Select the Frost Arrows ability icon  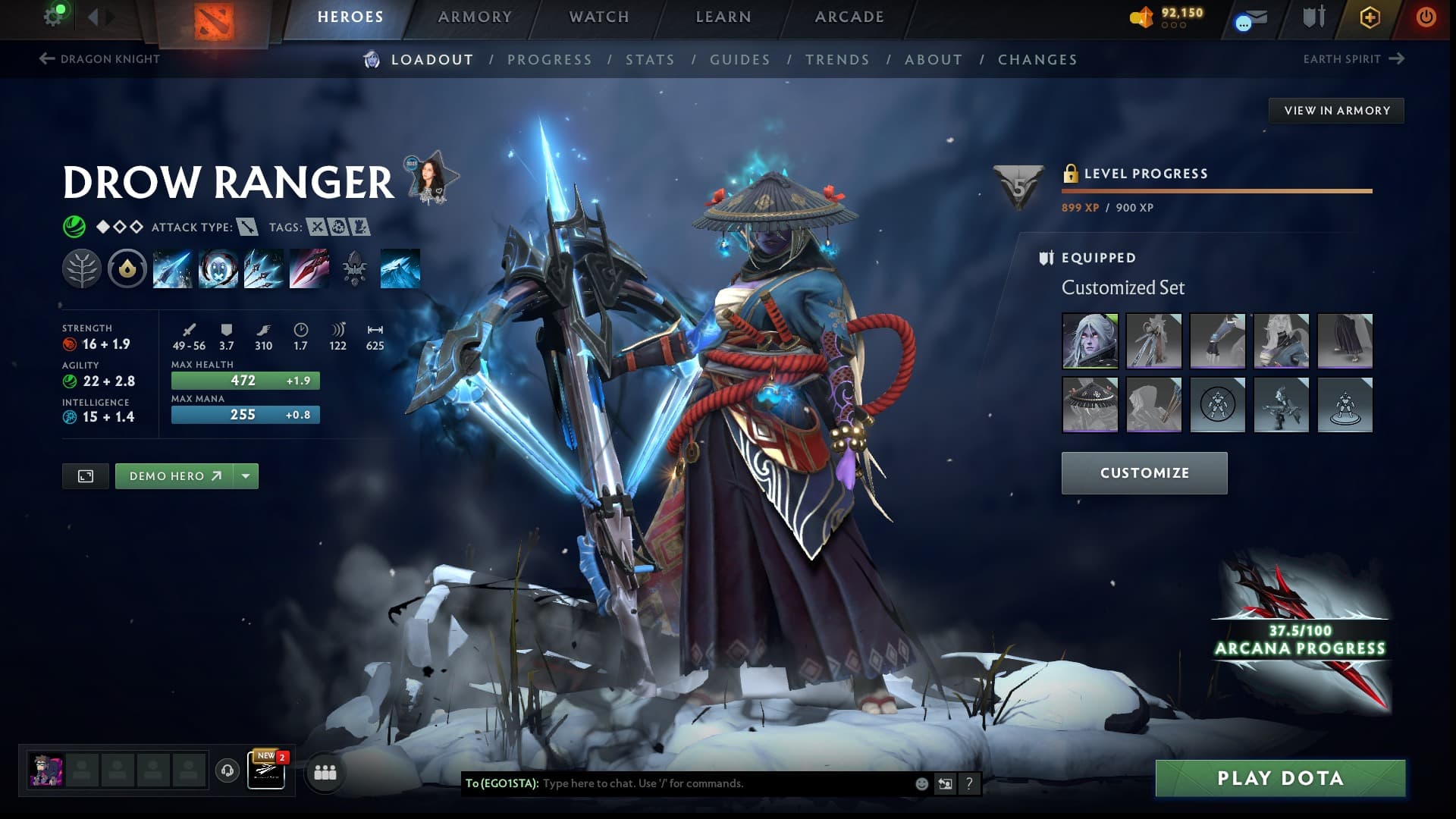pos(171,268)
